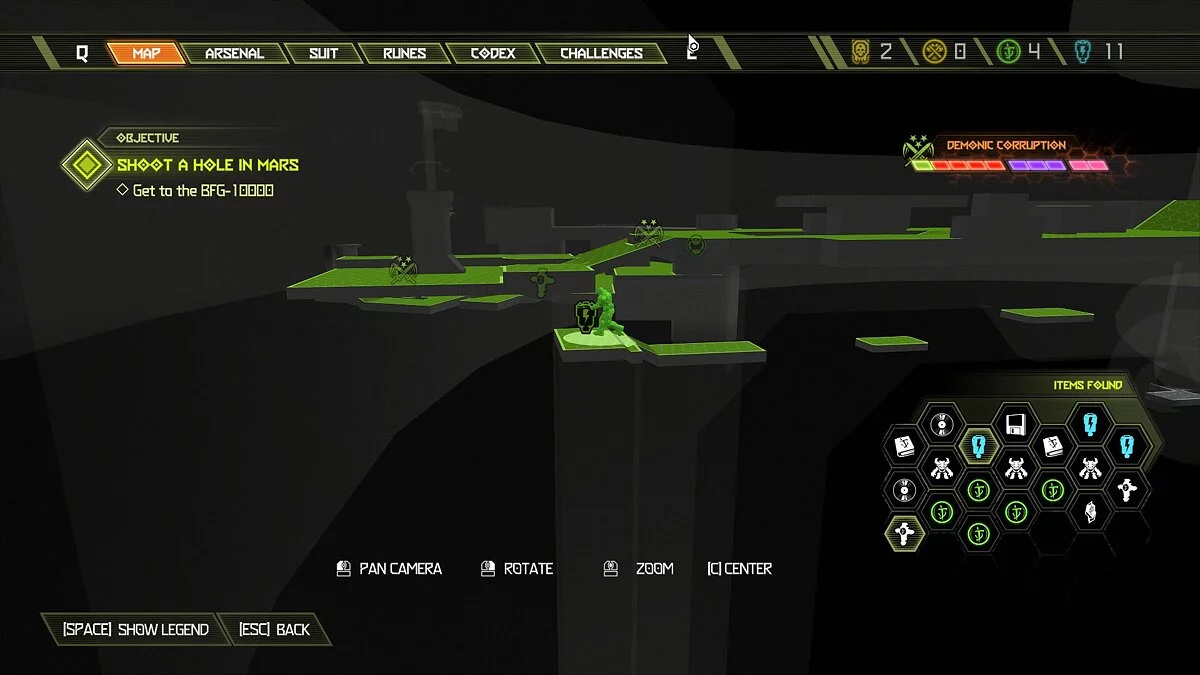
Task: Click the Sentinel Battery marker beside the player
Action: tap(585, 317)
